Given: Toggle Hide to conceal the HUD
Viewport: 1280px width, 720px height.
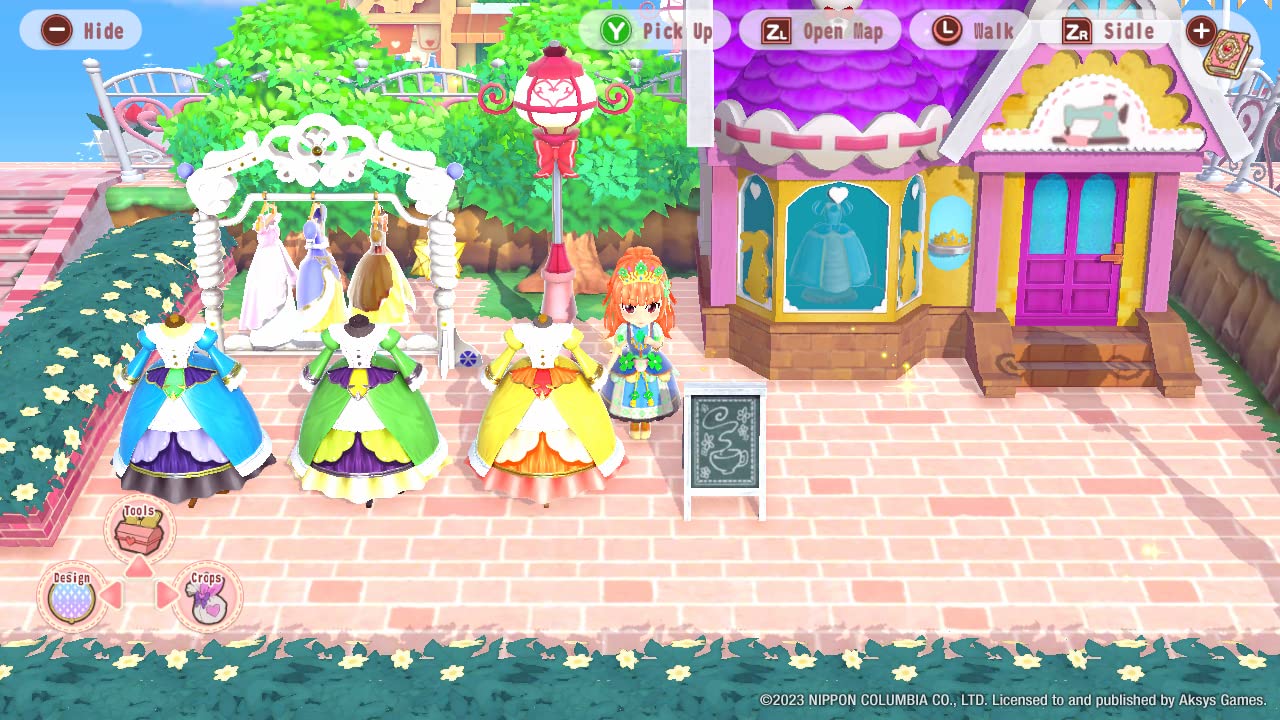Looking at the screenshot, I should click(x=80, y=30).
